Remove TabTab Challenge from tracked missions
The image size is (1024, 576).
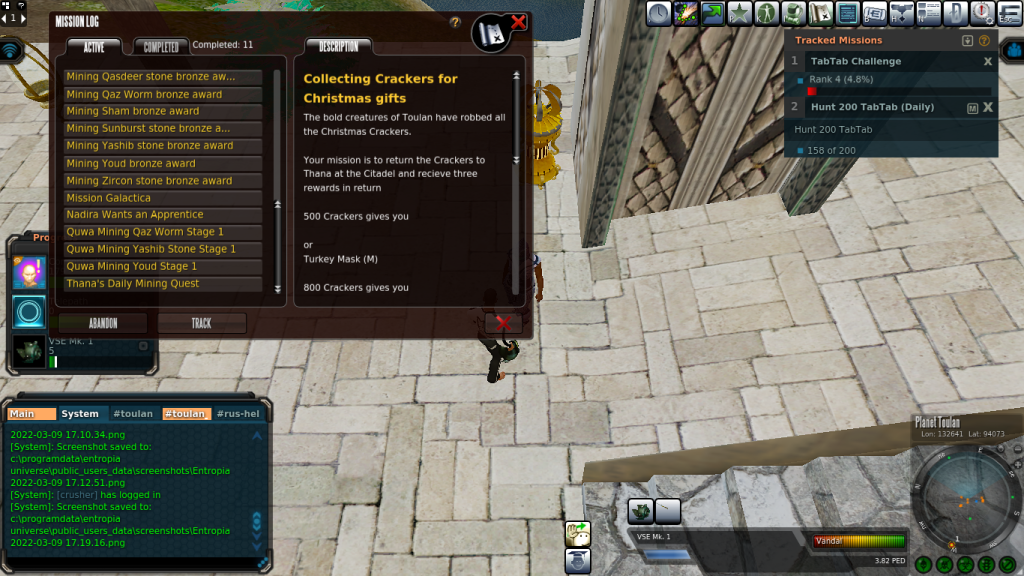click(988, 62)
